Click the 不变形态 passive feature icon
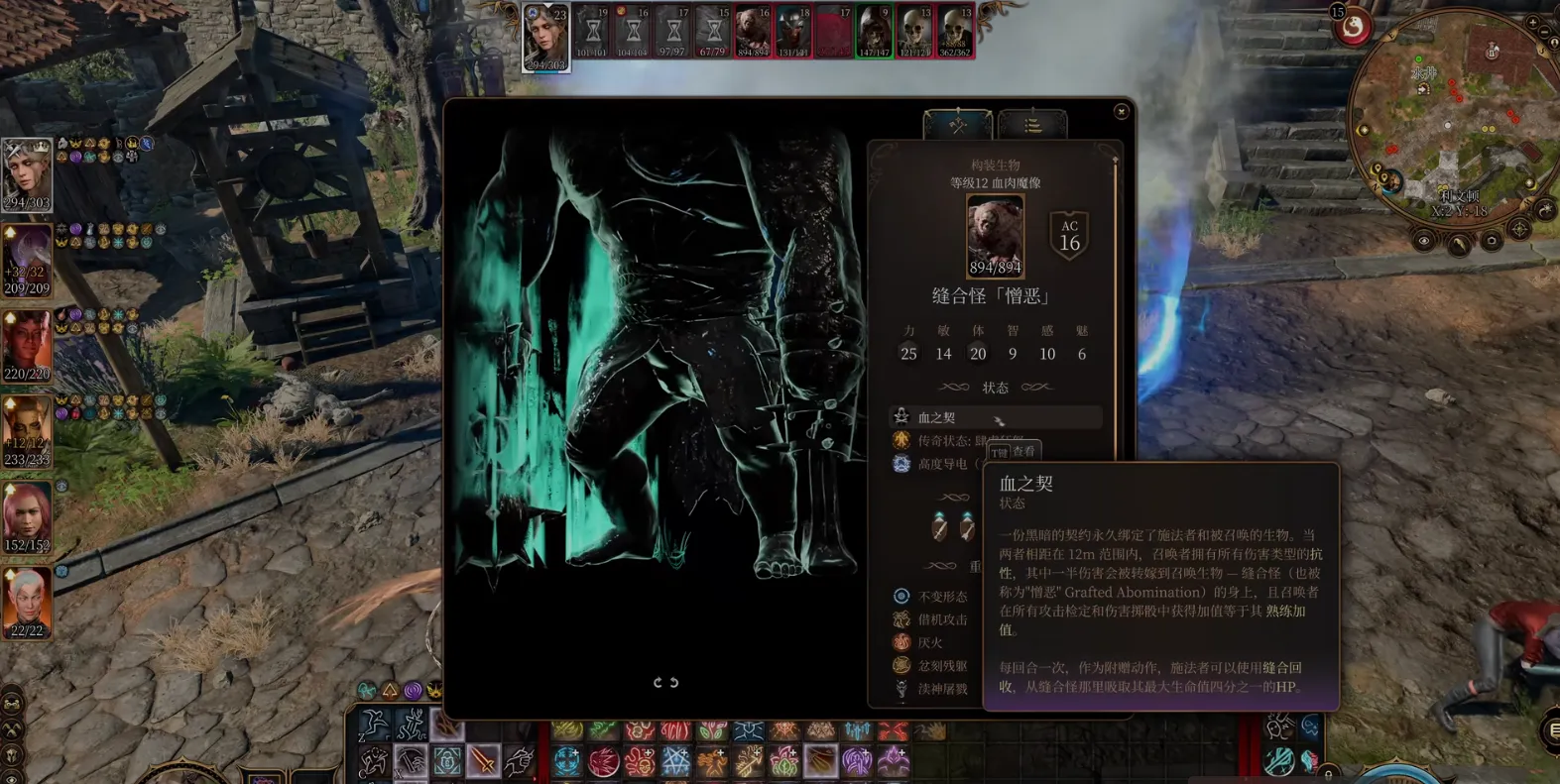Screen dimensions: 1560x784 coord(900,596)
